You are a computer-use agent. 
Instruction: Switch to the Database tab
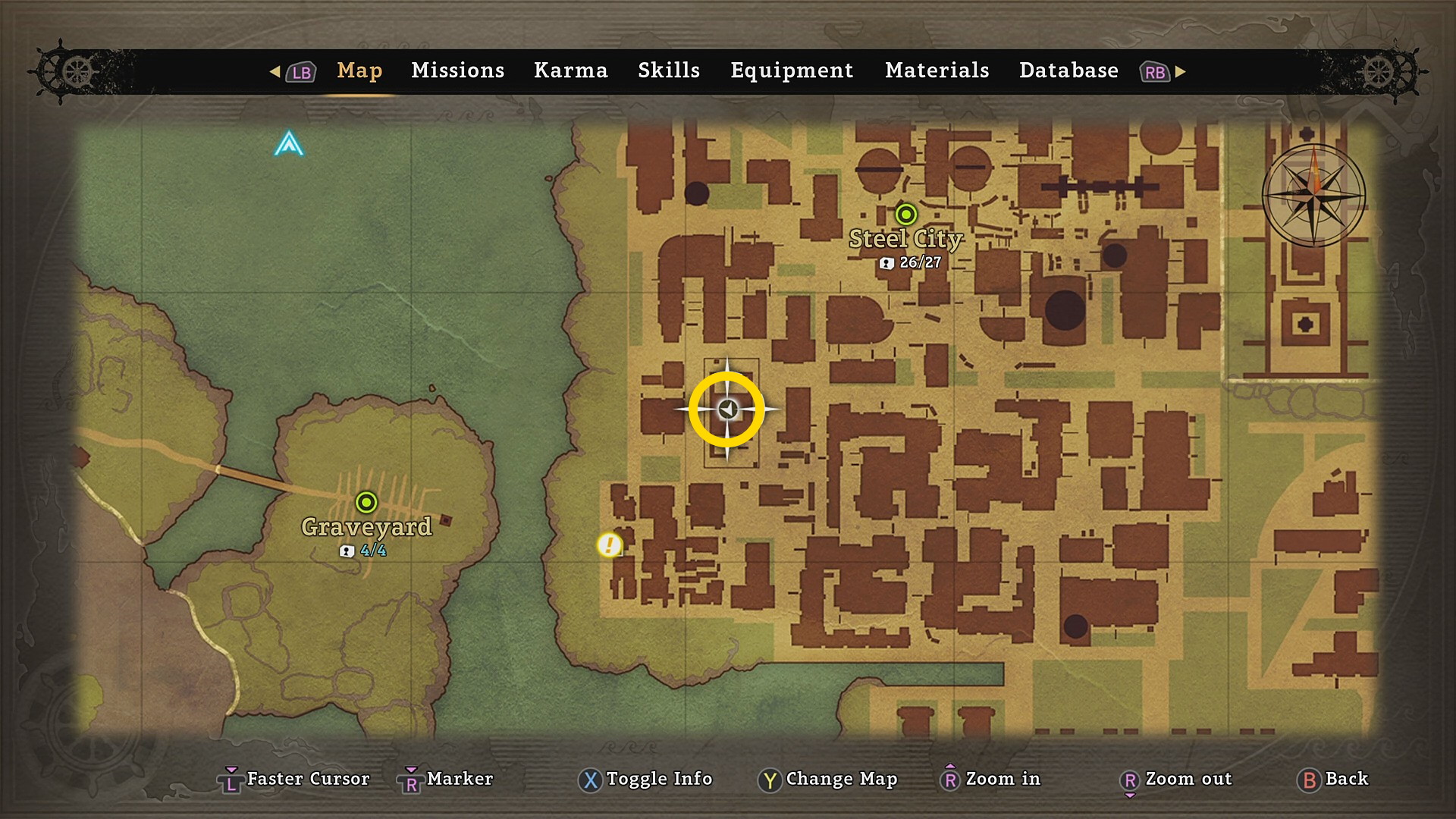coord(1068,71)
